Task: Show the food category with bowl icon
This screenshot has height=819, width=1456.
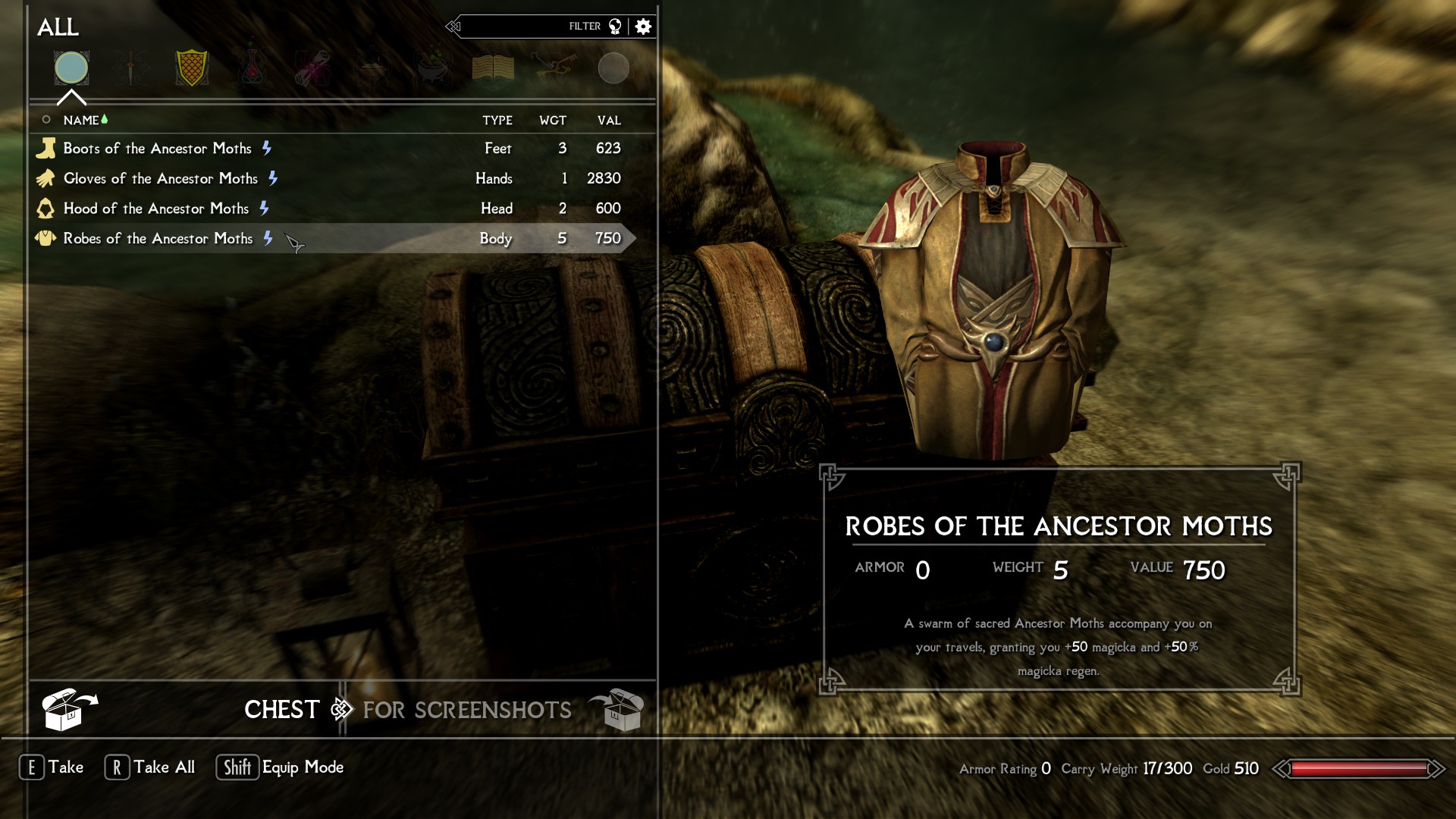Action: 372,69
